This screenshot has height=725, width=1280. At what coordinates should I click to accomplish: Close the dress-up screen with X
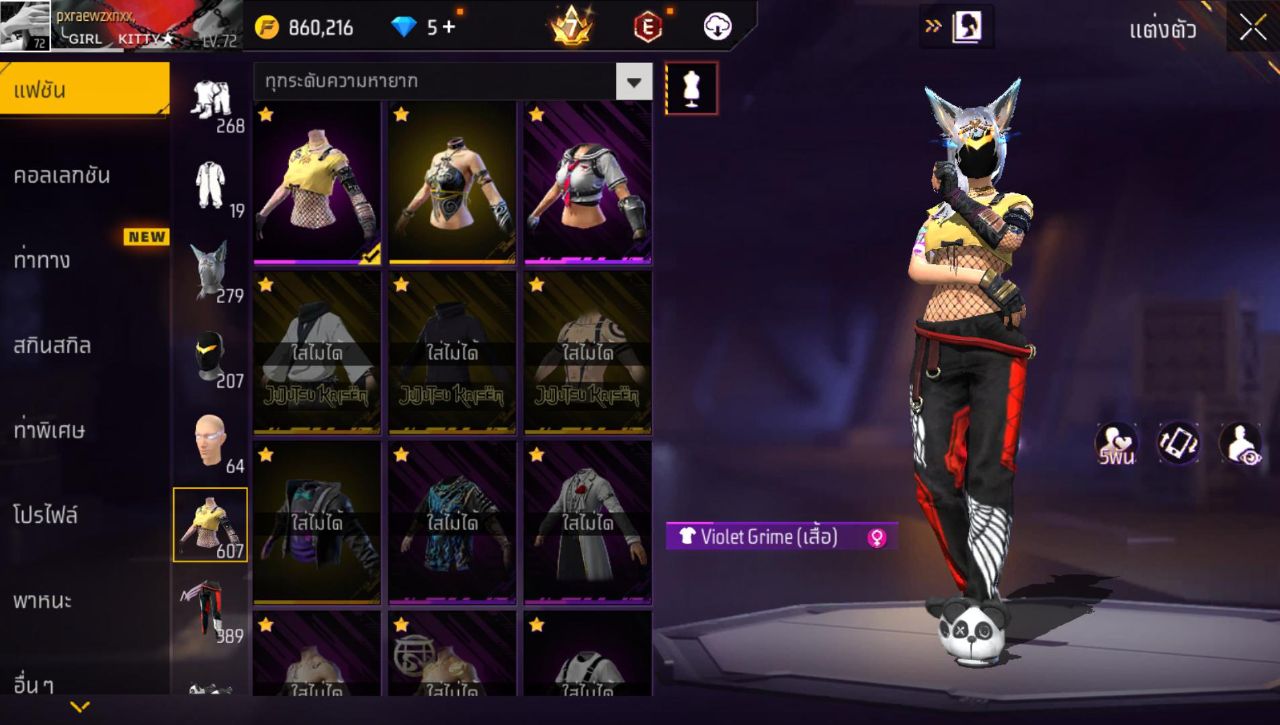[1253, 28]
